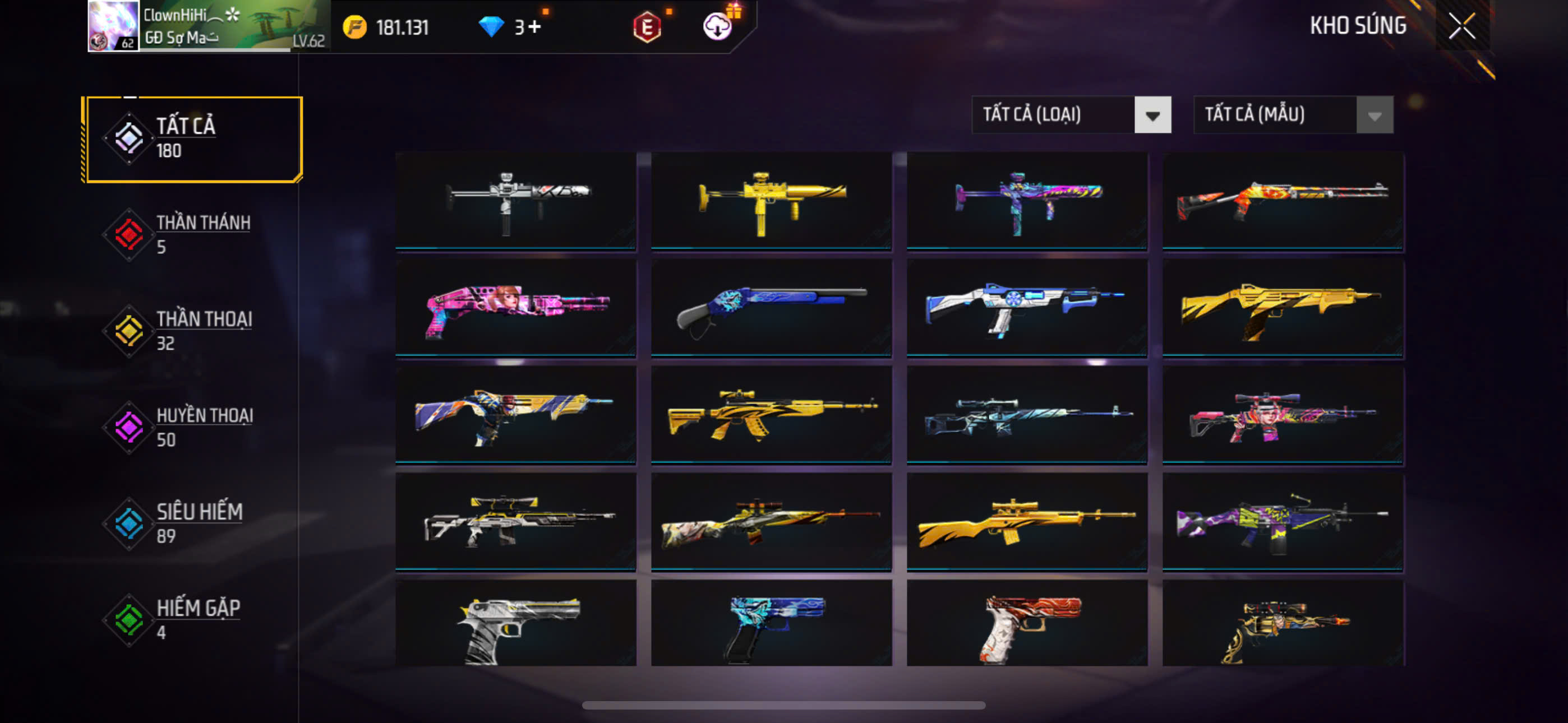Choose the gold wooden-stock sniper rifle

1027,522
